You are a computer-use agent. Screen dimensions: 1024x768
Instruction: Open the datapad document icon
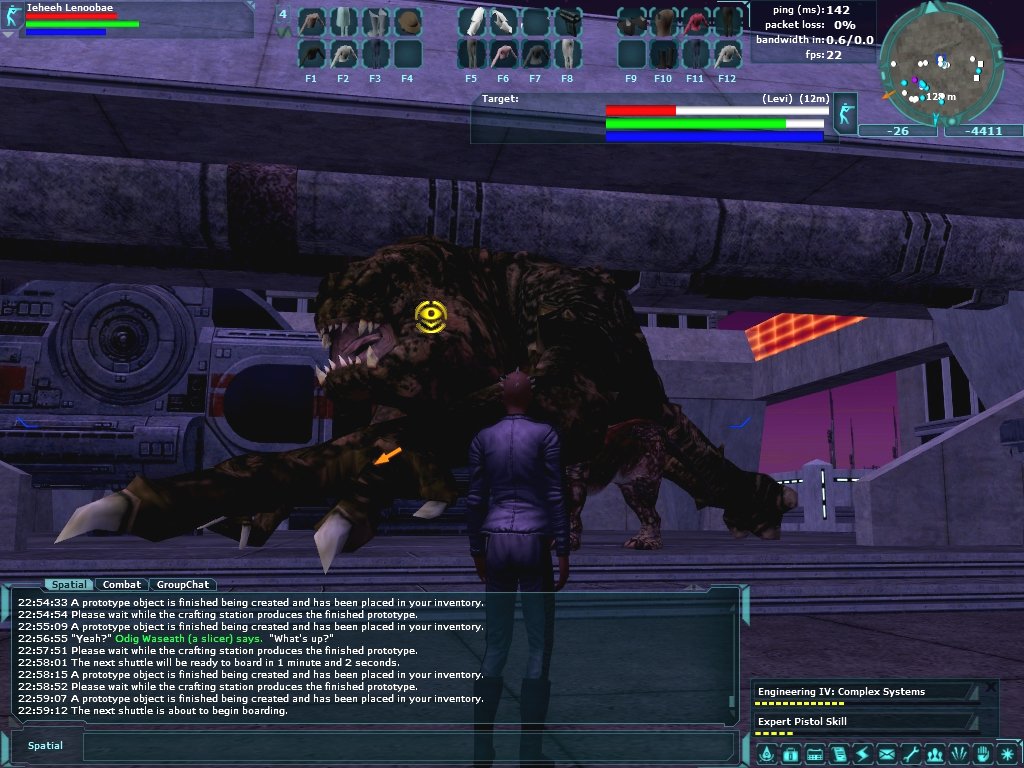tap(838, 753)
